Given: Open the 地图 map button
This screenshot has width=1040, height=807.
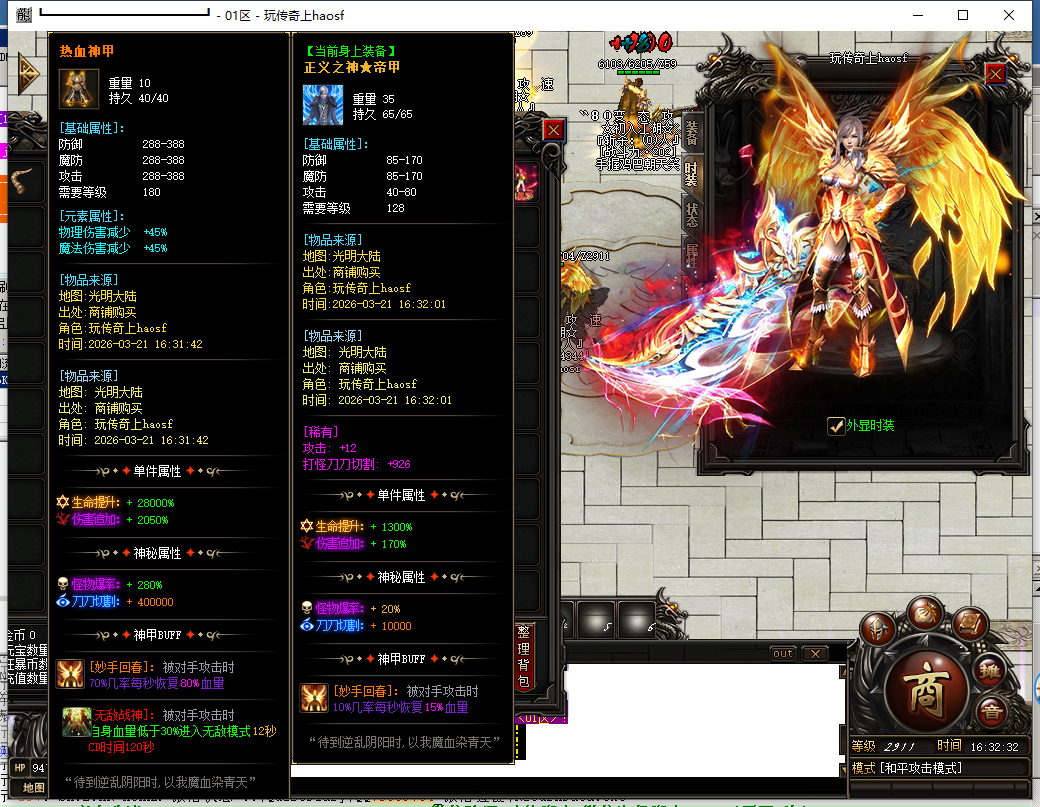Looking at the screenshot, I should point(33,788).
